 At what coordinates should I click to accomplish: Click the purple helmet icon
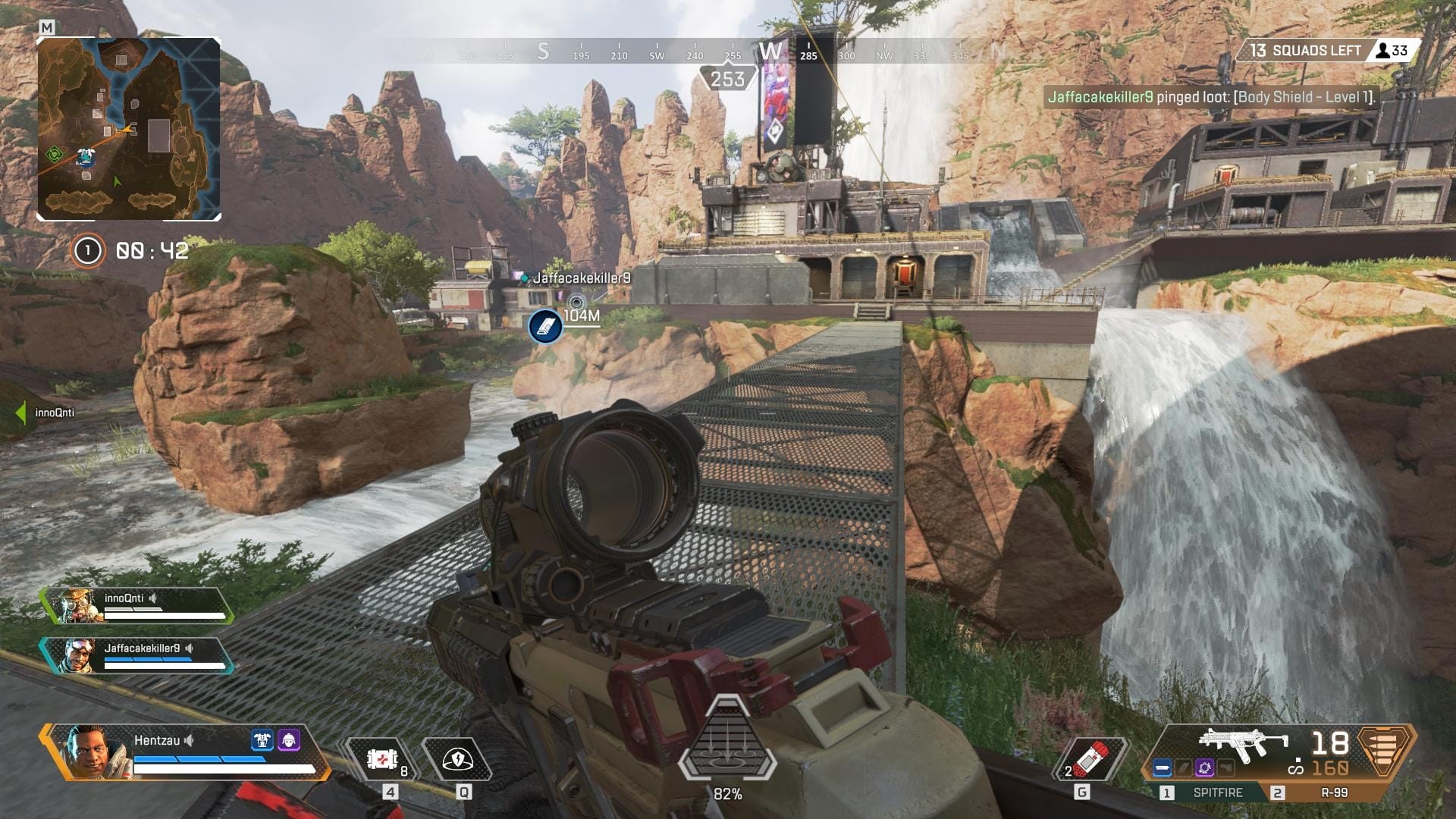pyautogui.click(x=289, y=740)
